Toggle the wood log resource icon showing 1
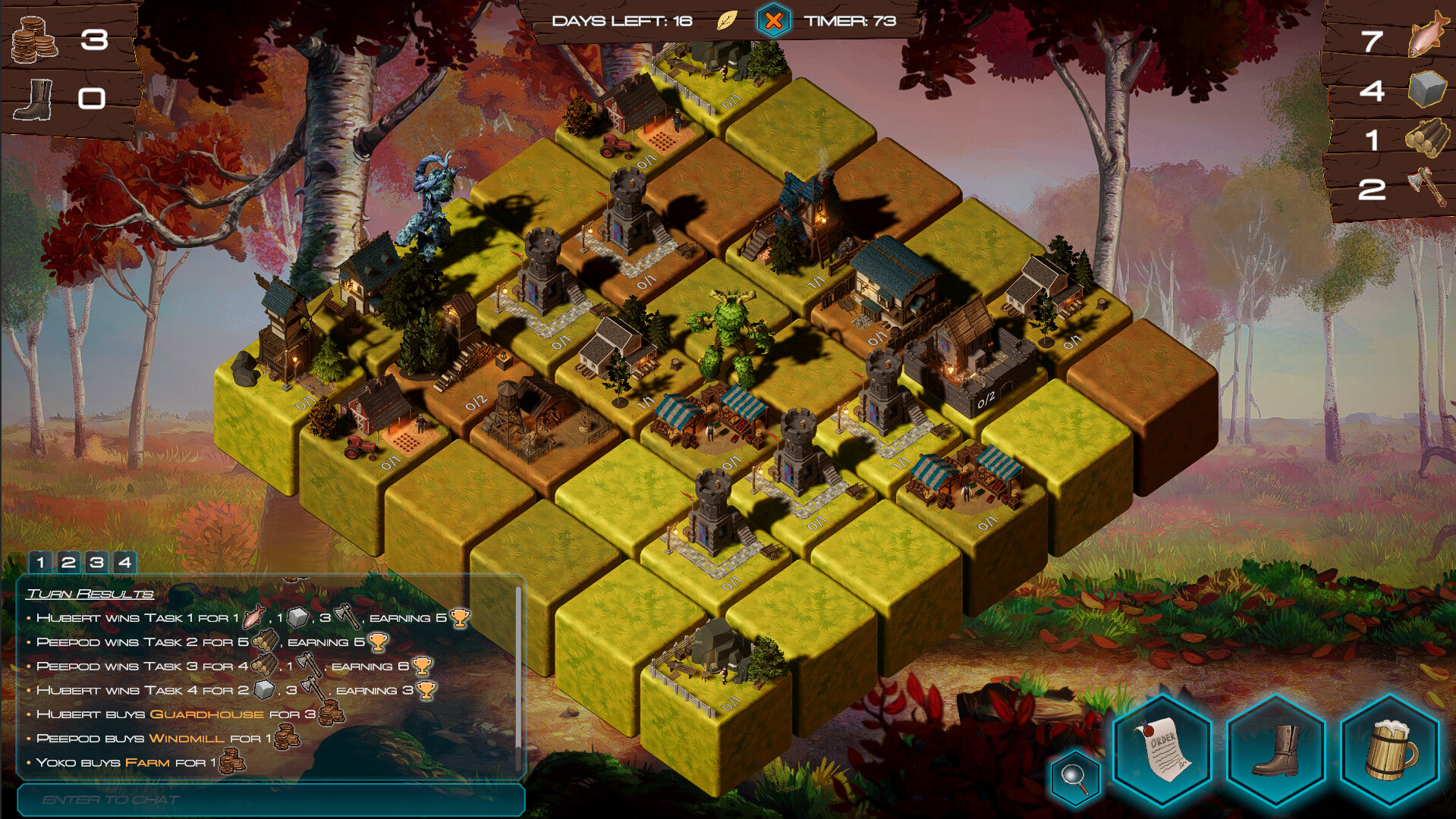Screen dimensions: 1456x819 [1426, 138]
